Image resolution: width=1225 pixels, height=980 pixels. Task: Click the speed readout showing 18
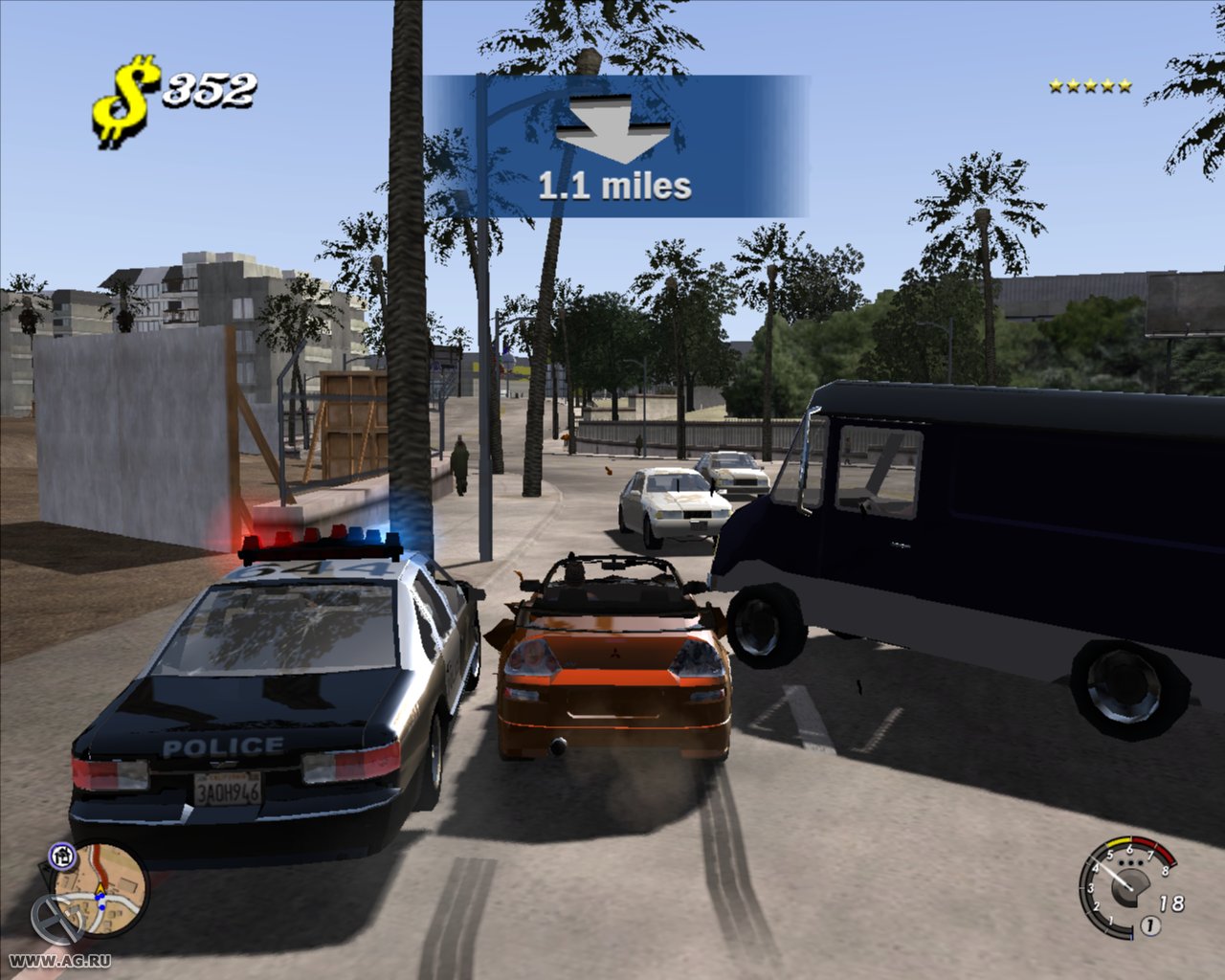click(1171, 902)
